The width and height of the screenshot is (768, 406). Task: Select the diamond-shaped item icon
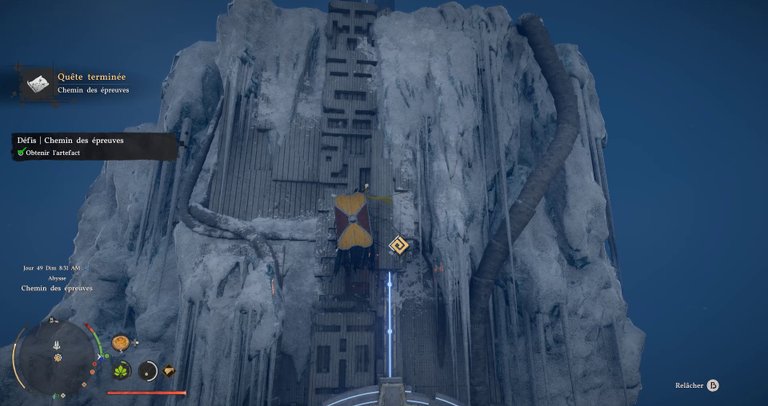[168, 371]
